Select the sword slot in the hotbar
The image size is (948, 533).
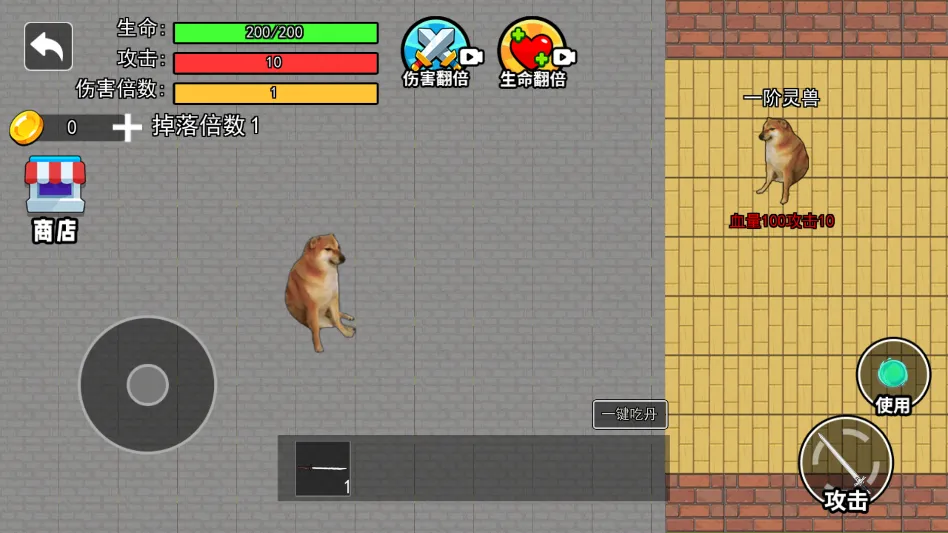click(323, 468)
